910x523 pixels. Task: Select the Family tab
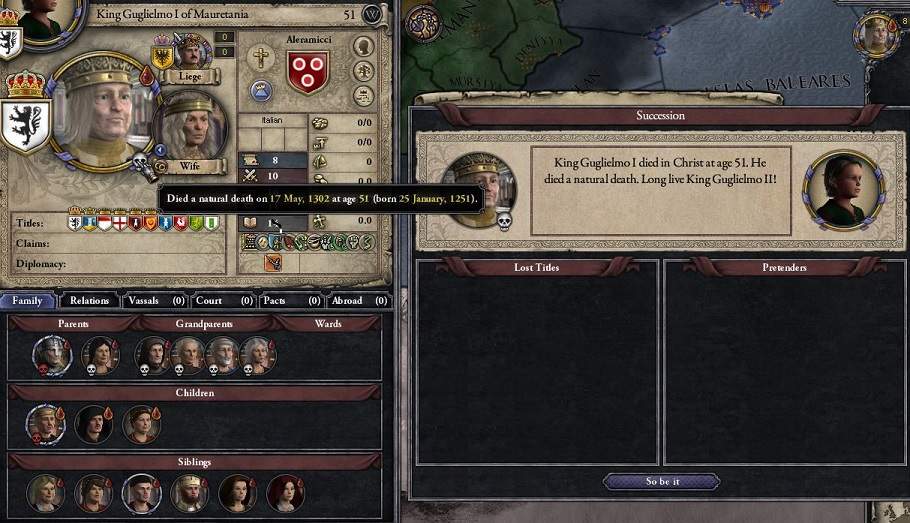tap(27, 300)
